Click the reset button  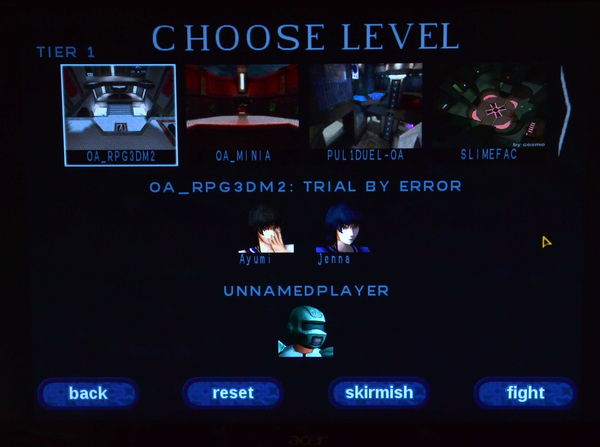pyautogui.click(x=233, y=393)
